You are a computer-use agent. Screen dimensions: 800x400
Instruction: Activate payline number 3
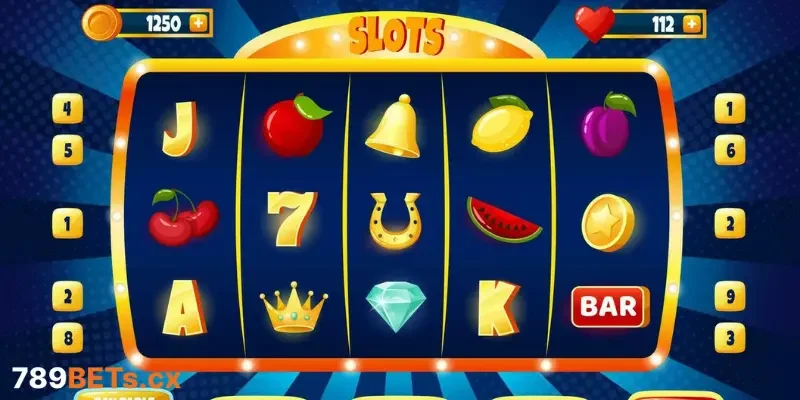[730, 336]
